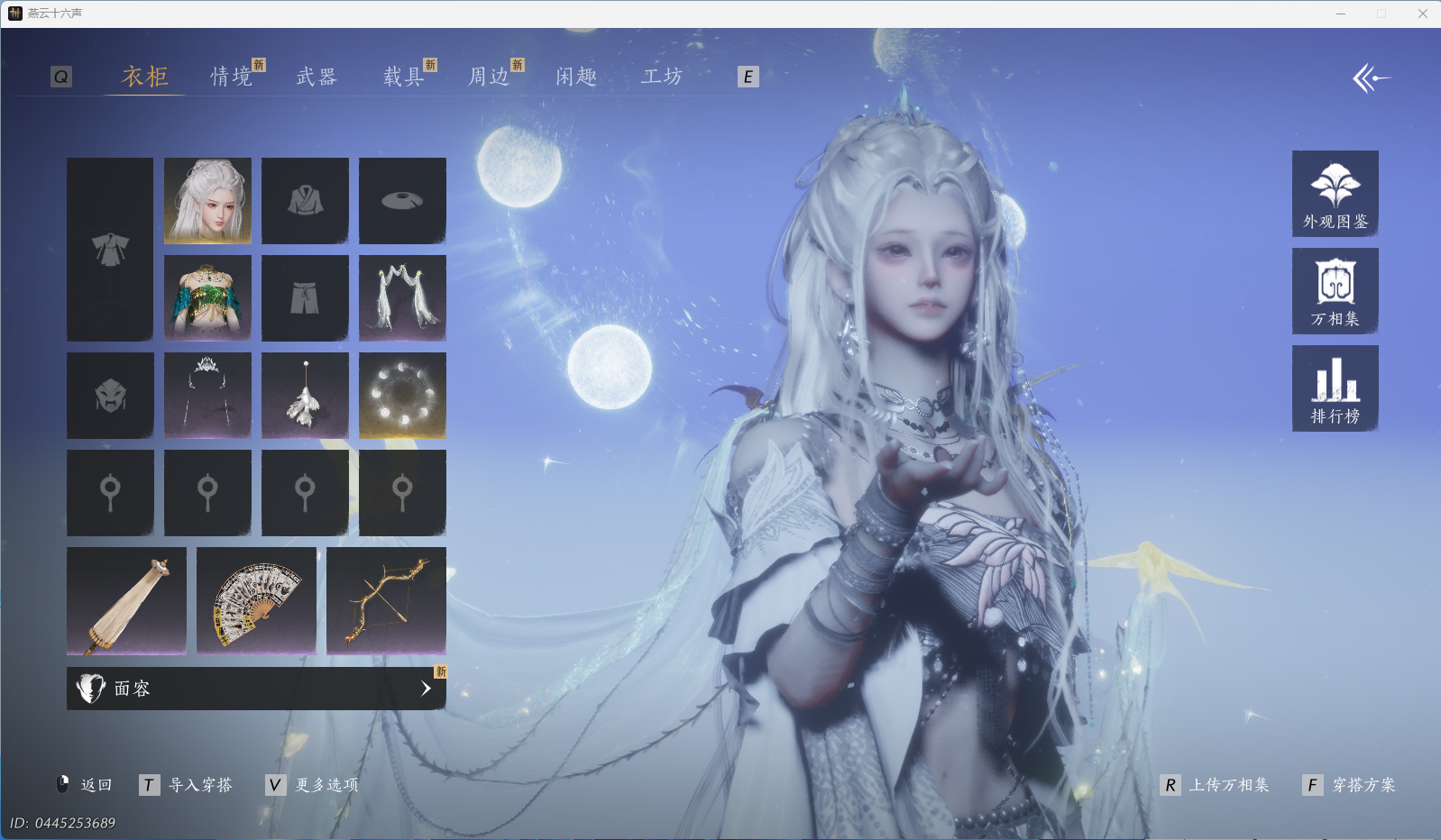
Task: Open the 工坊 workshop tab
Action: [662, 77]
